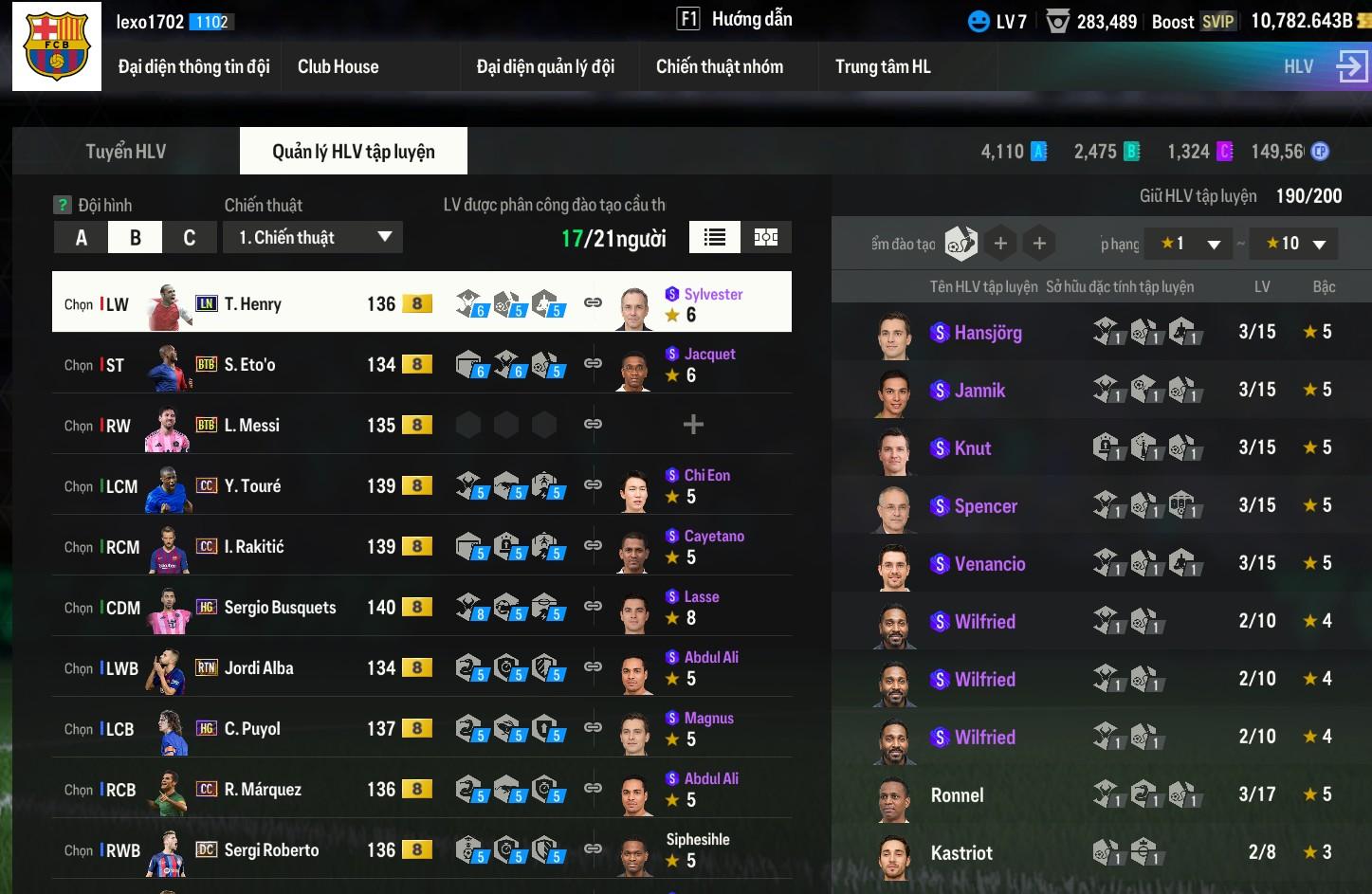Select squad formation C
This screenshot has width=1372, height=894.
(x=189, y=238)
